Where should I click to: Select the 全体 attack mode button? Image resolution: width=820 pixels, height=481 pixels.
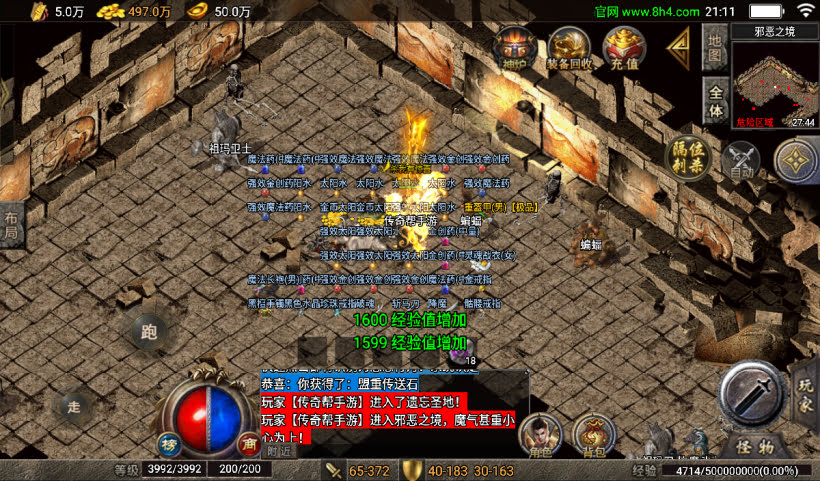pyautogui.click(x=714, y=98)
